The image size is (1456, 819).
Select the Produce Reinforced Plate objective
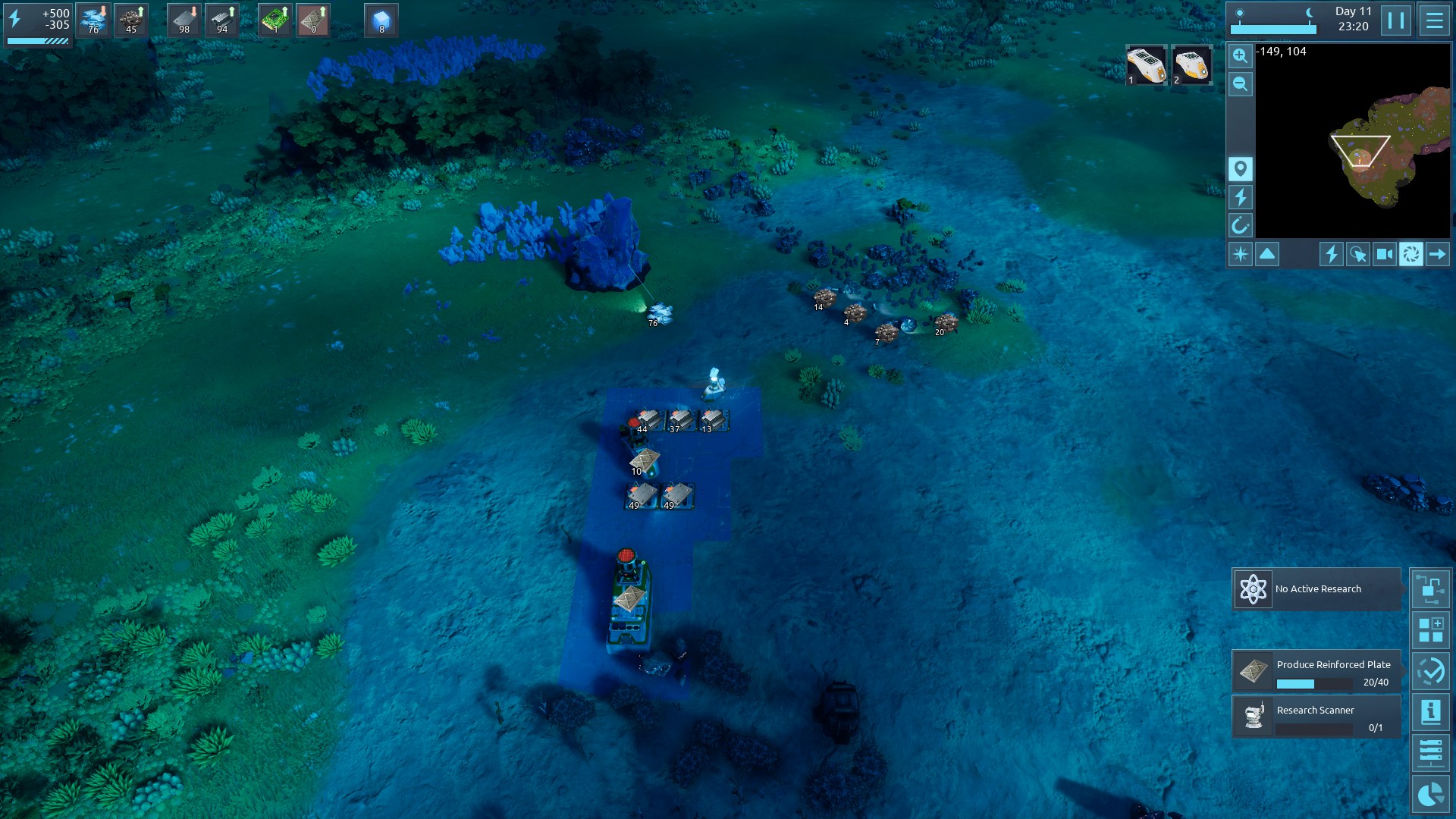point(1316,671)
